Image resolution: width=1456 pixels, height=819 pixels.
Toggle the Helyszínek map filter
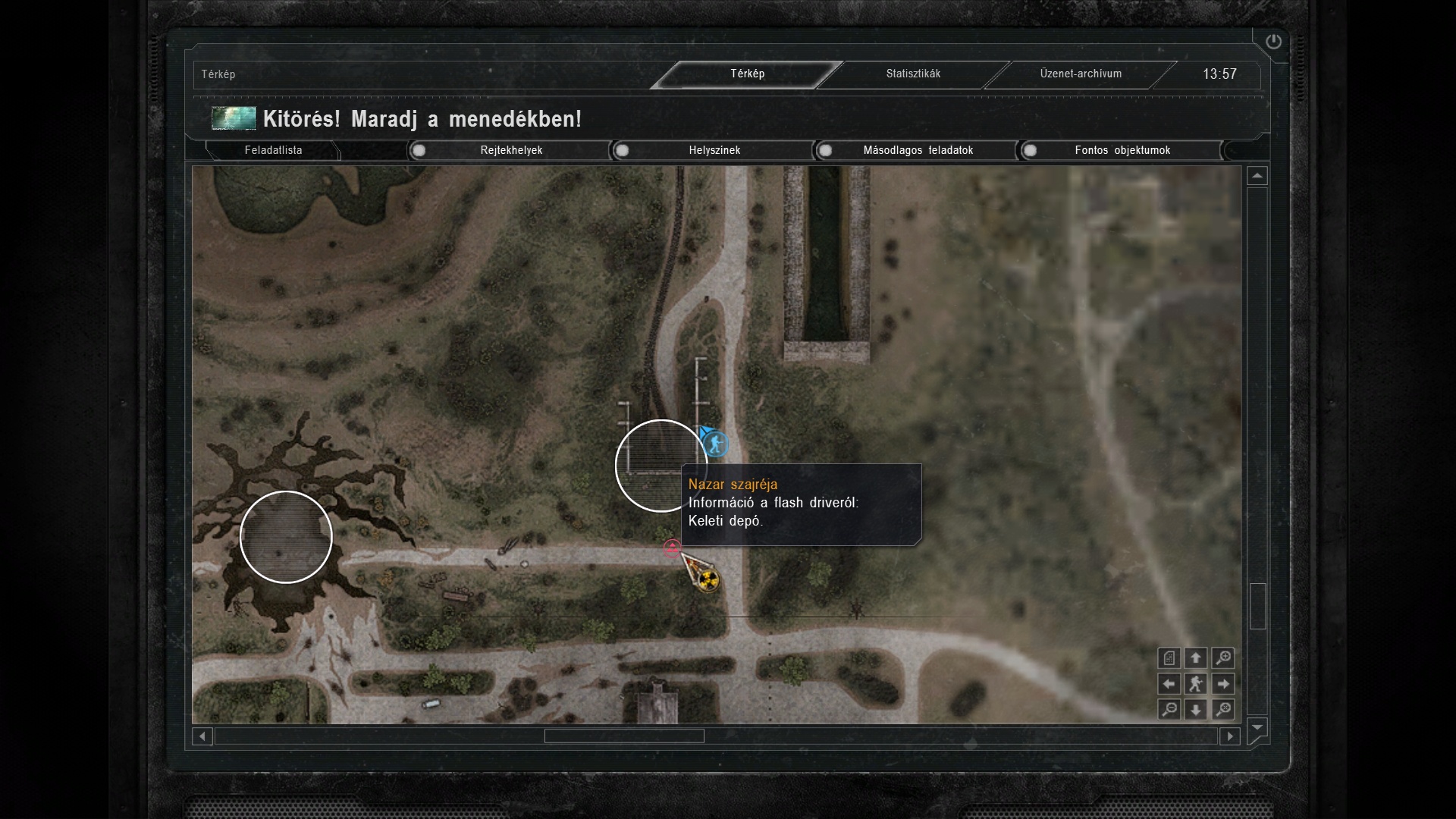pyautogui.click(x=623, y=150)
